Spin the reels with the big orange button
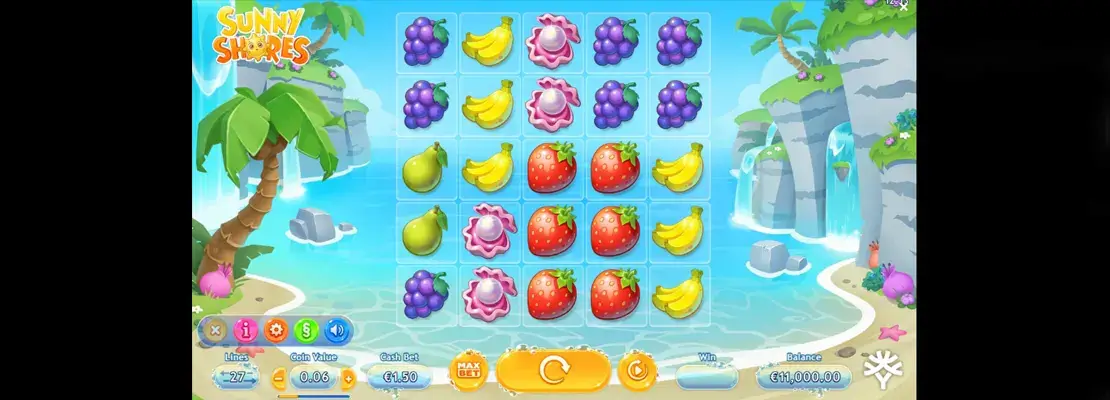The image size is (1110, 400). point(553,371)
